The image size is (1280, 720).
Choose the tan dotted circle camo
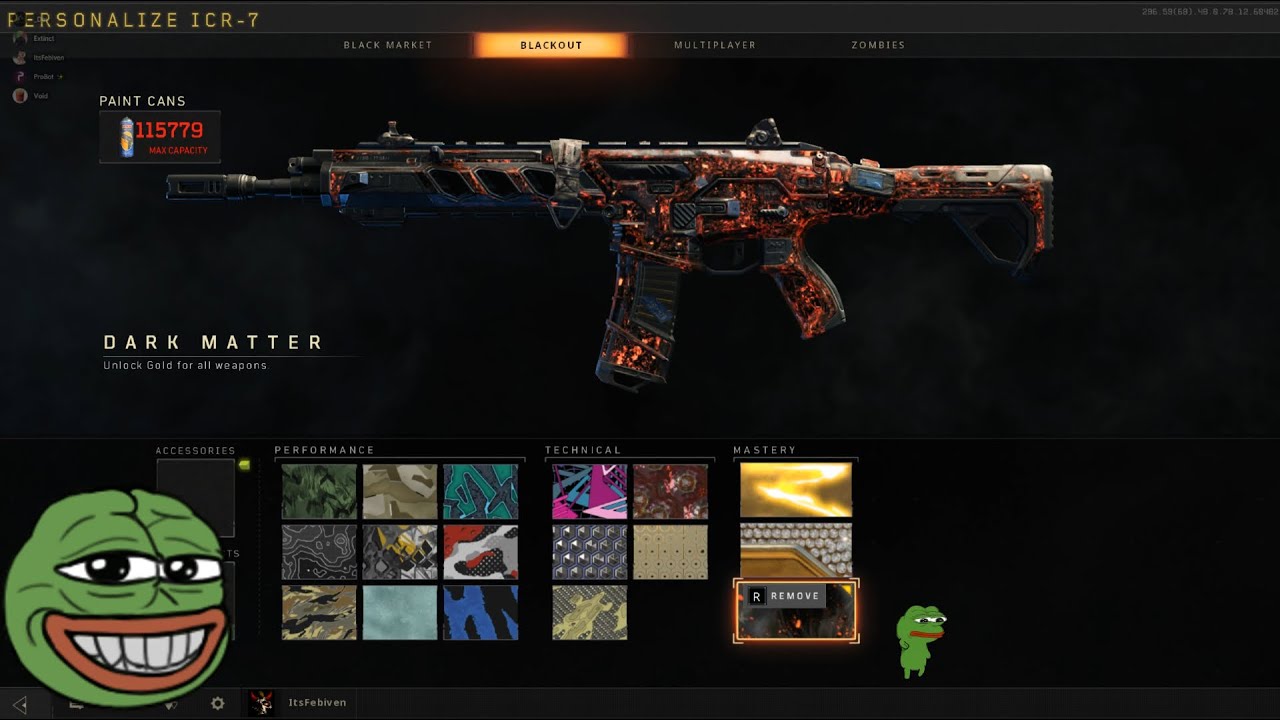pos(670,552)
